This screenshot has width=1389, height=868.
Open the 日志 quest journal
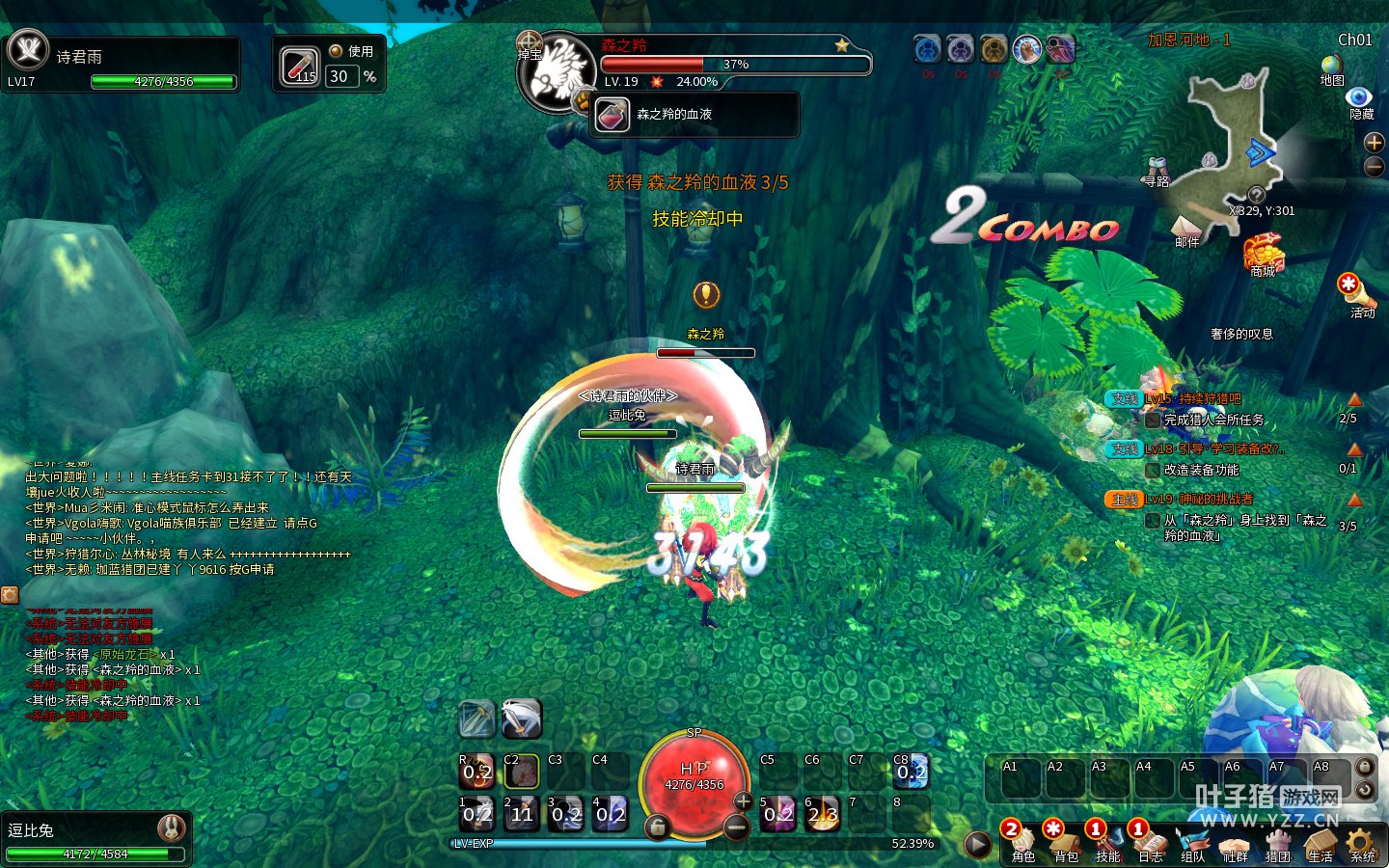click(1150, 843)
